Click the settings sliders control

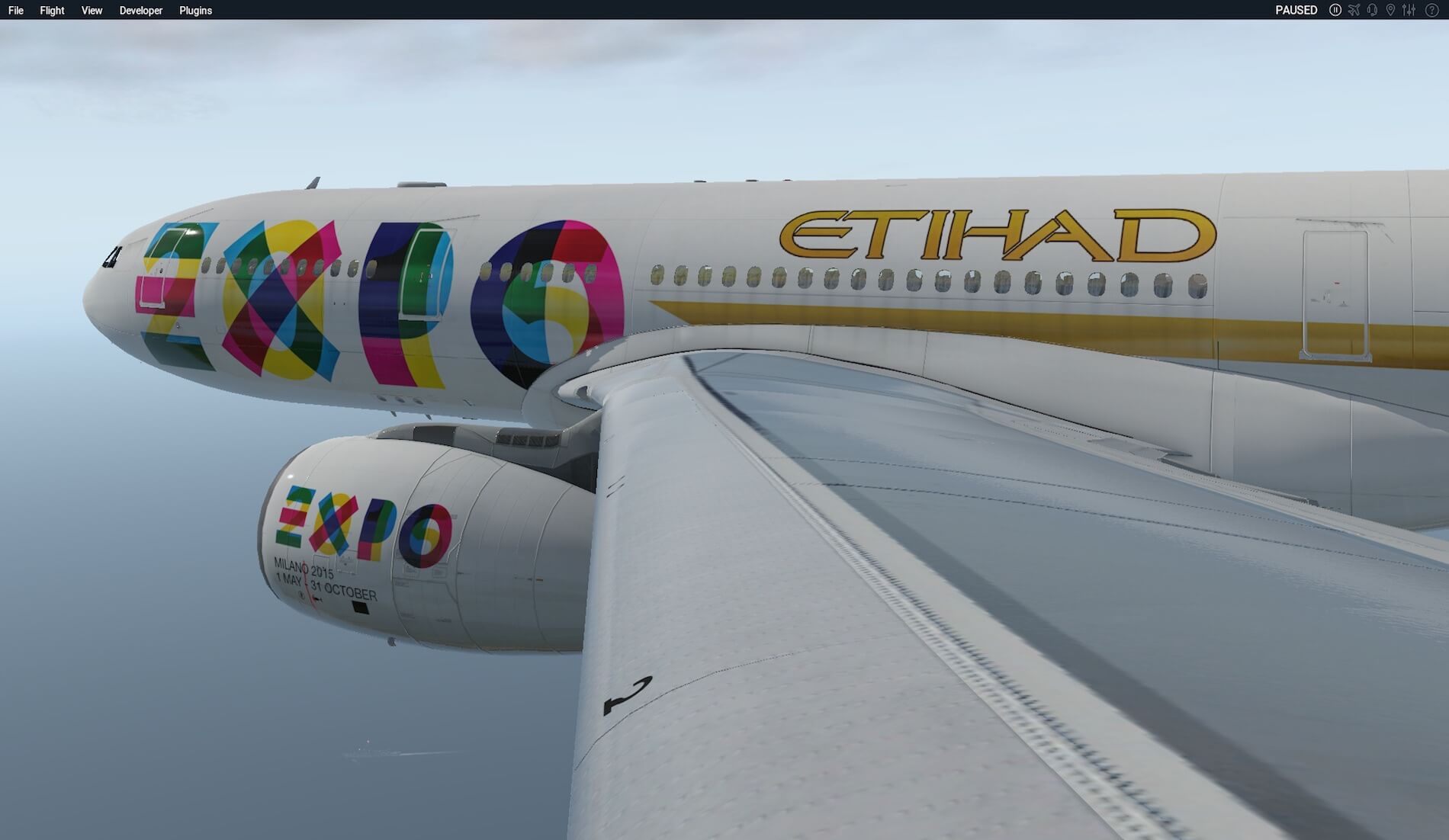[1409, 10]
